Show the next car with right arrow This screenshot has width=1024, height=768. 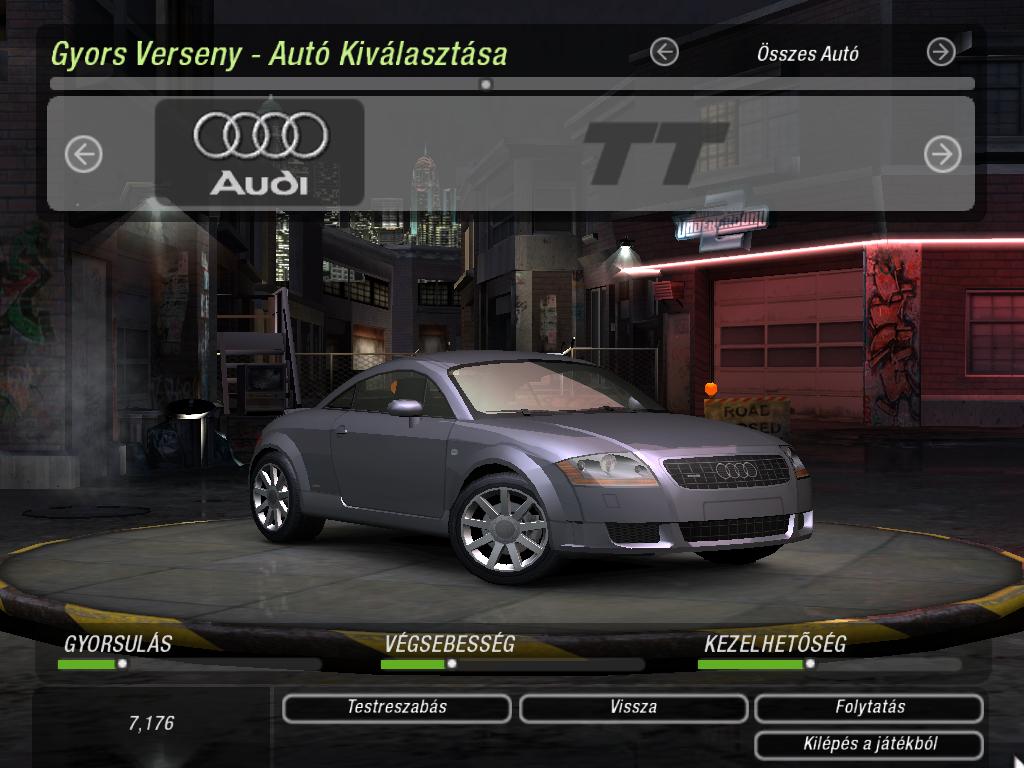[x=942, y=154]
